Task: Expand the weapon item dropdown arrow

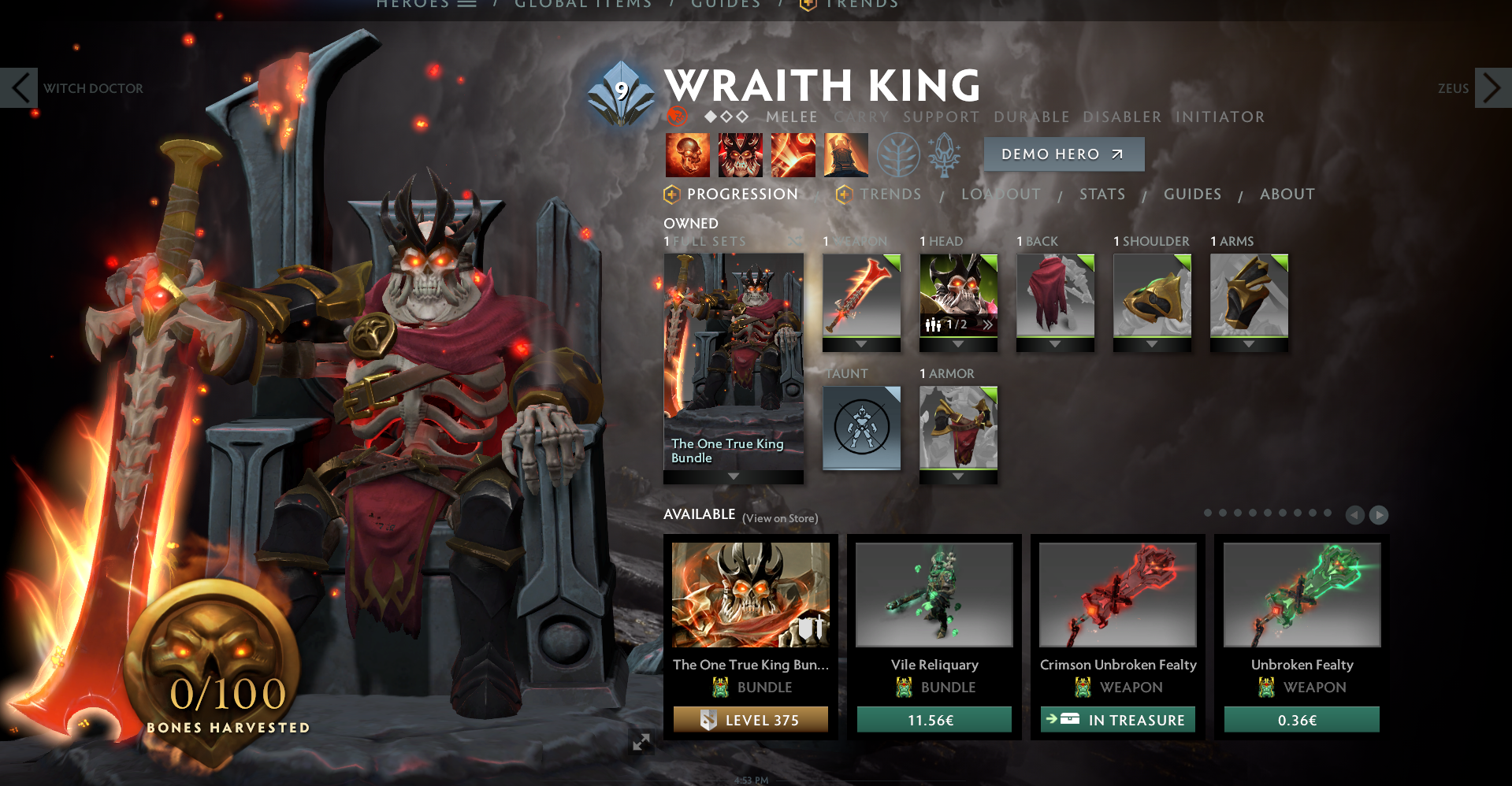Action: [x=862, y=345]
